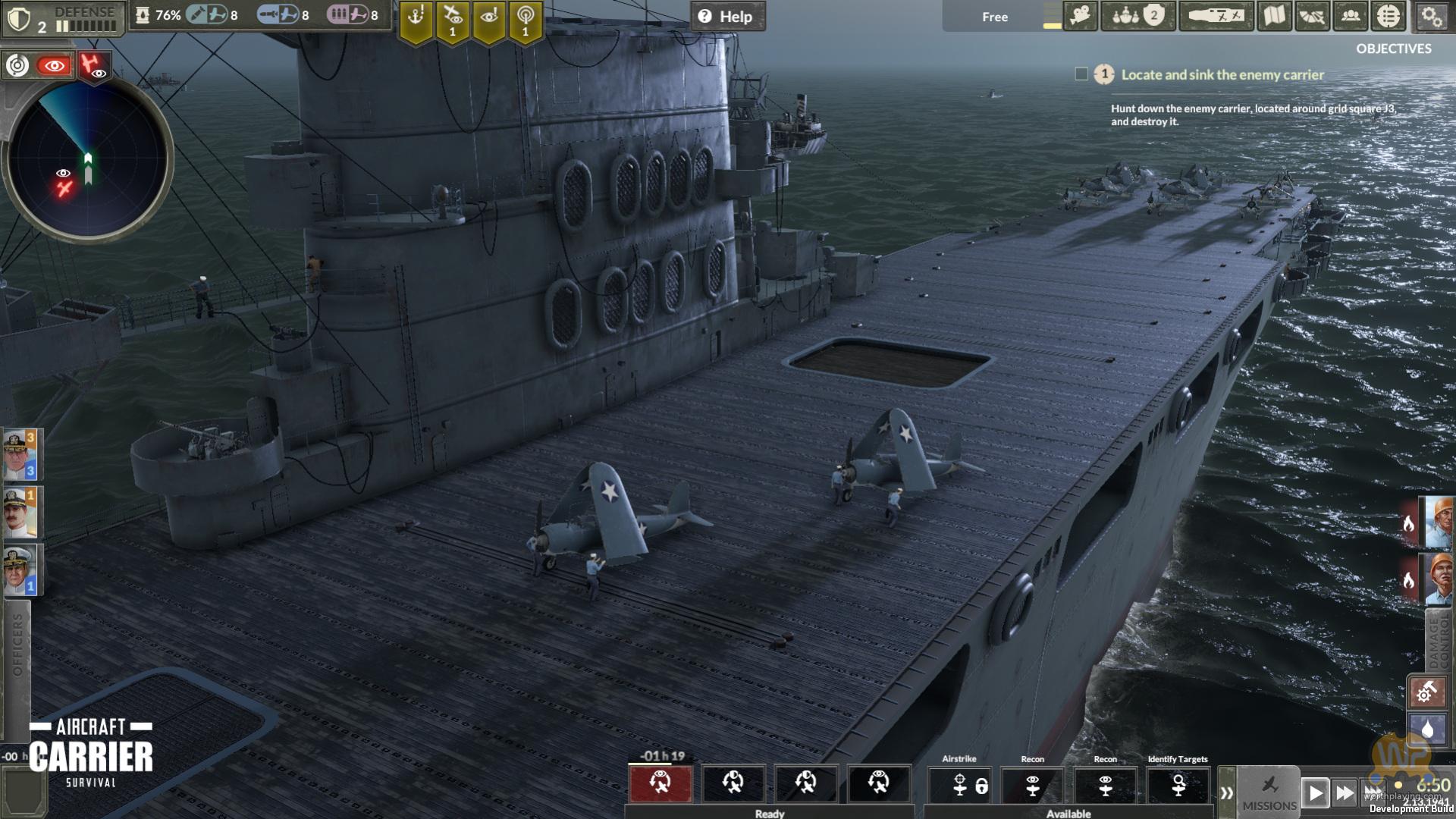Toggle the red eye detection button
Image resolution: width=1456 pixels, height=819 pixels.
(x=54, y=66)
